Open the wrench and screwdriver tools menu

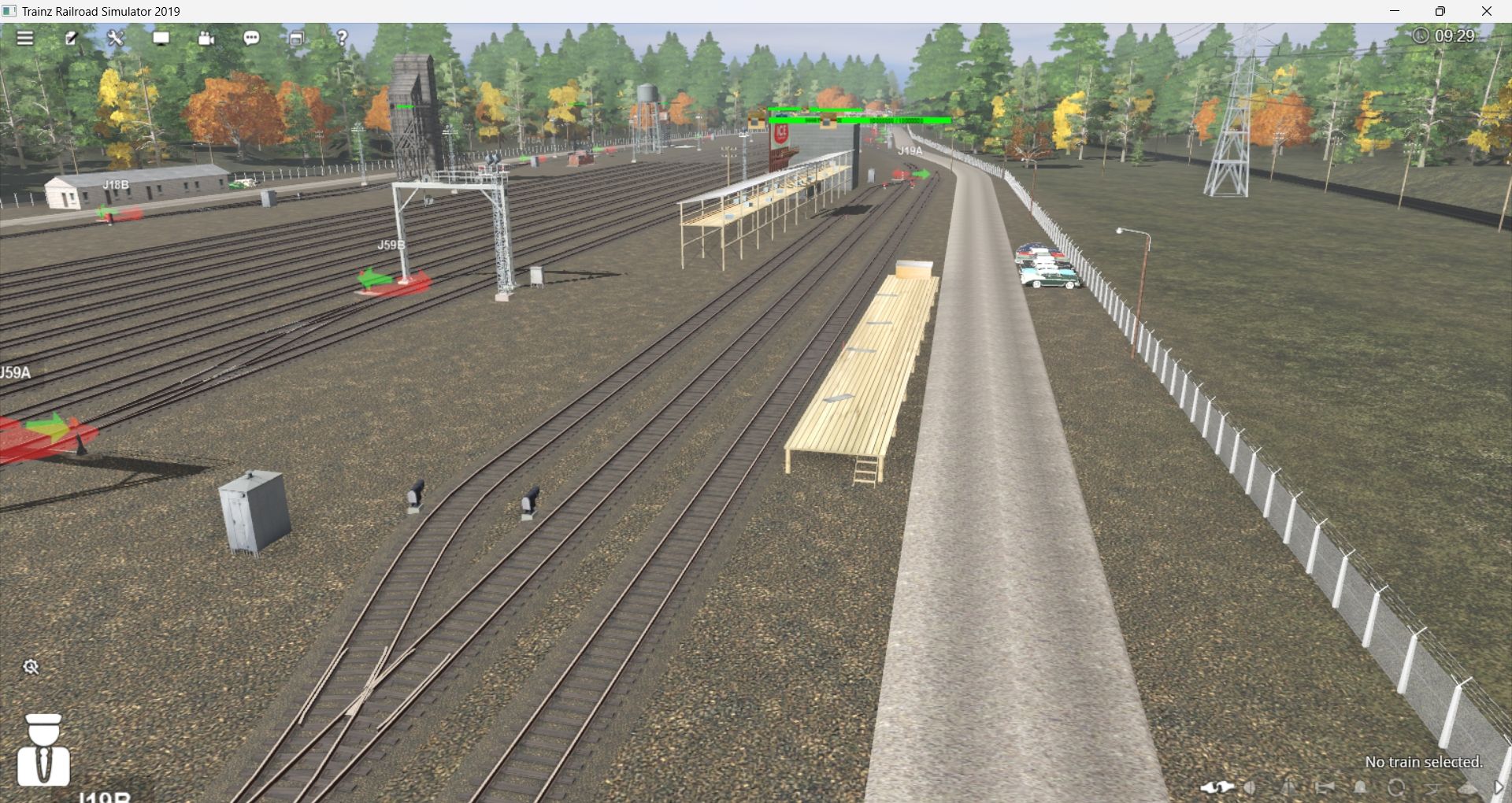116,38
